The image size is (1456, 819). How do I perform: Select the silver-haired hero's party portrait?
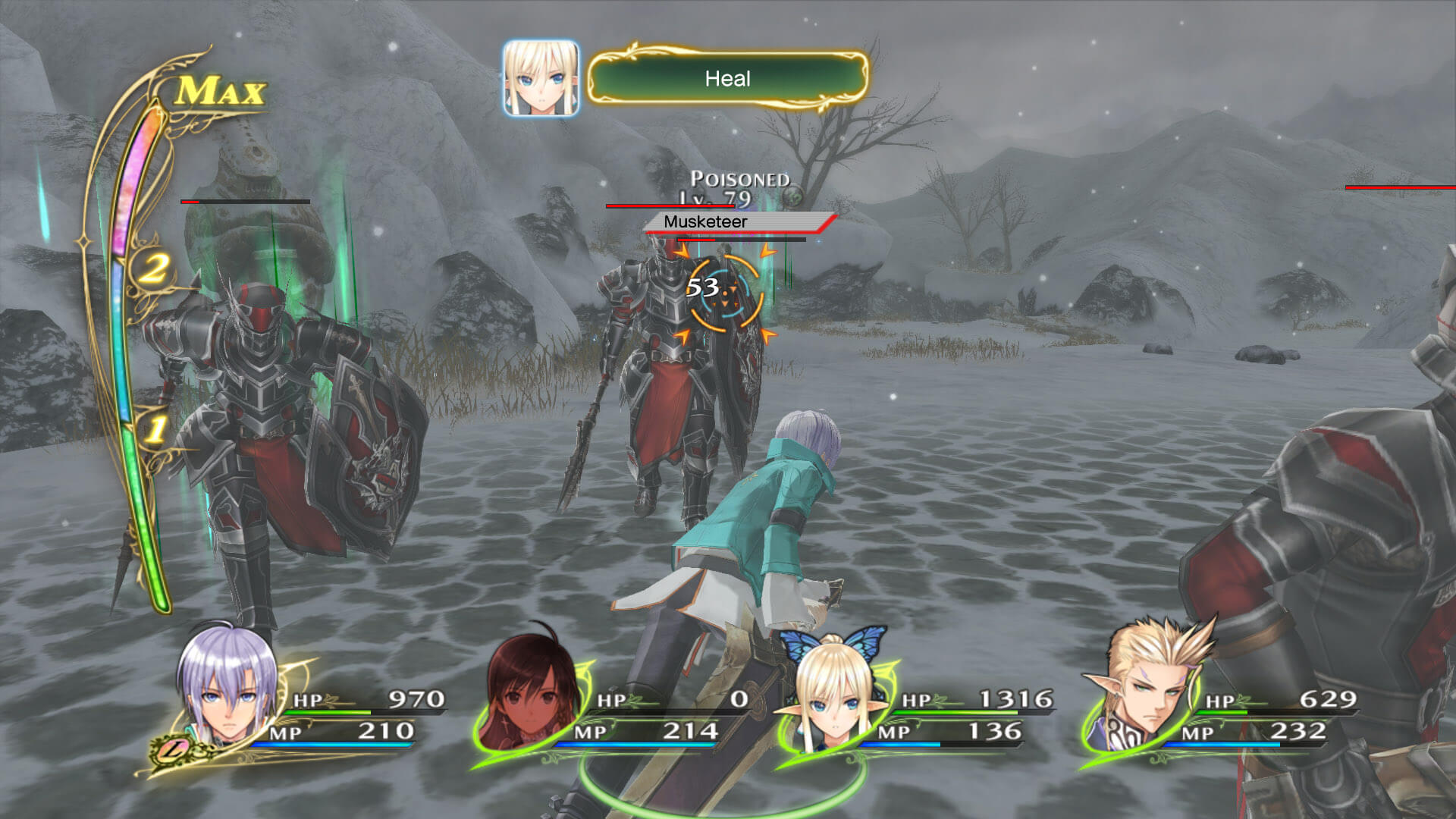[x=227, y=694]
